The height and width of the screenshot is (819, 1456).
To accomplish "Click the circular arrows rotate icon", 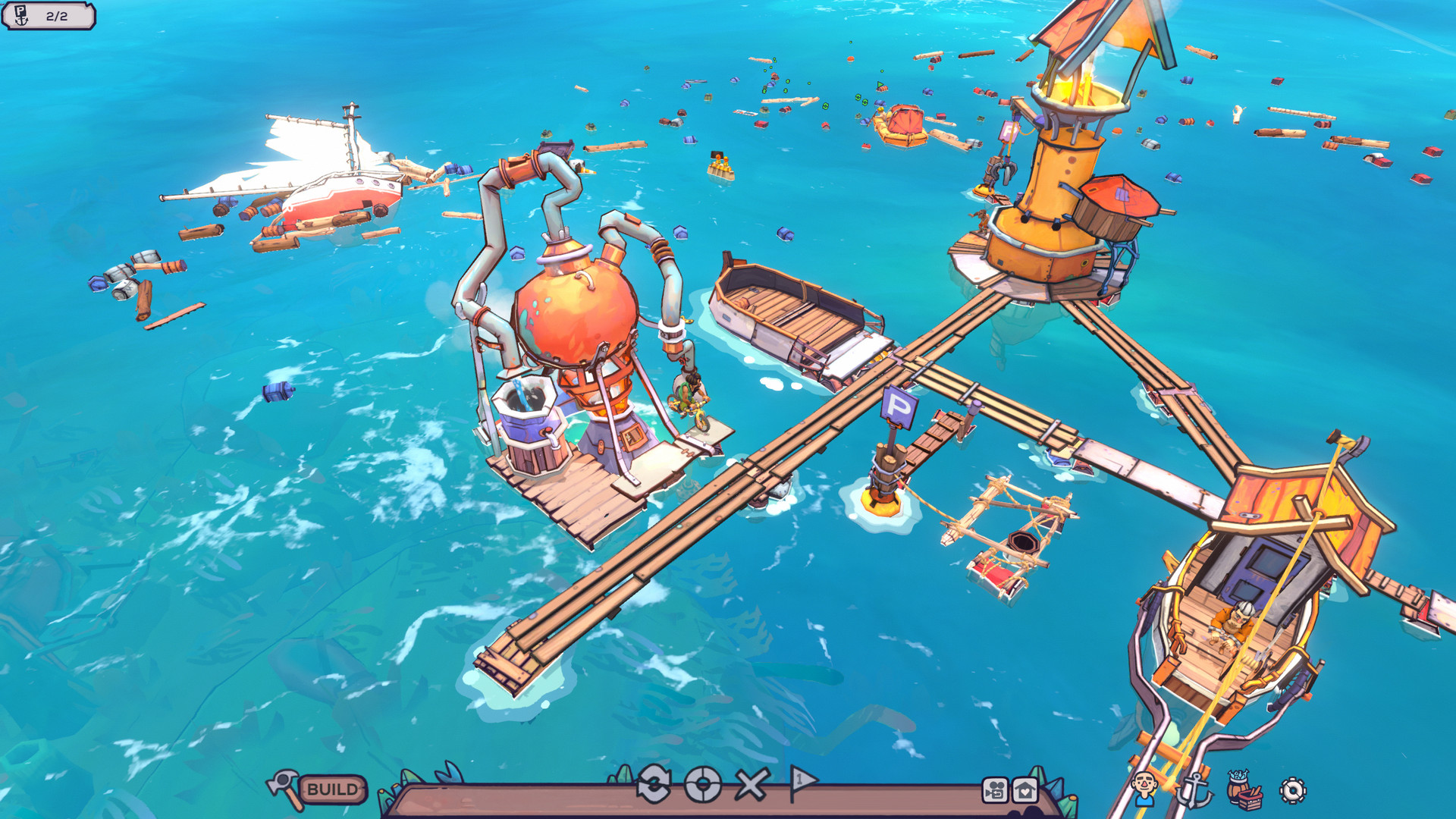I will point(654,785).
